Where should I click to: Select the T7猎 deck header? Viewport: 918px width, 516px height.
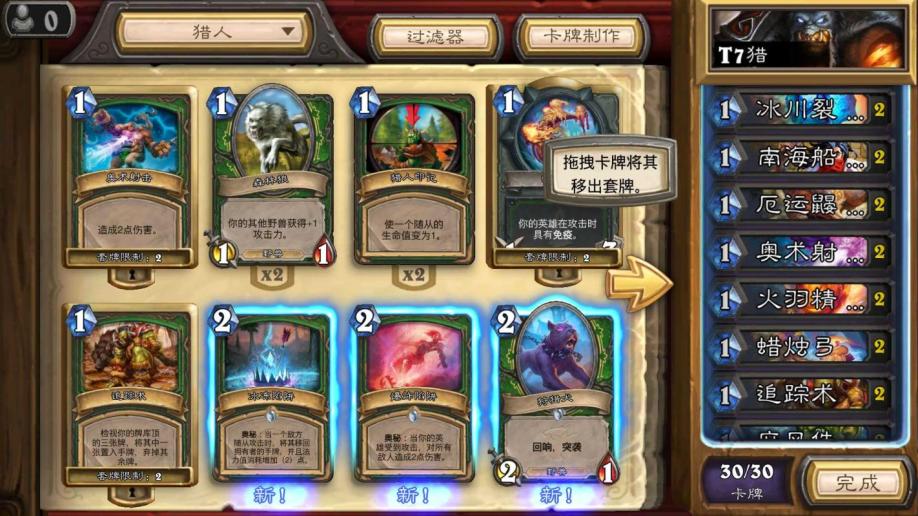click(807, 37)
